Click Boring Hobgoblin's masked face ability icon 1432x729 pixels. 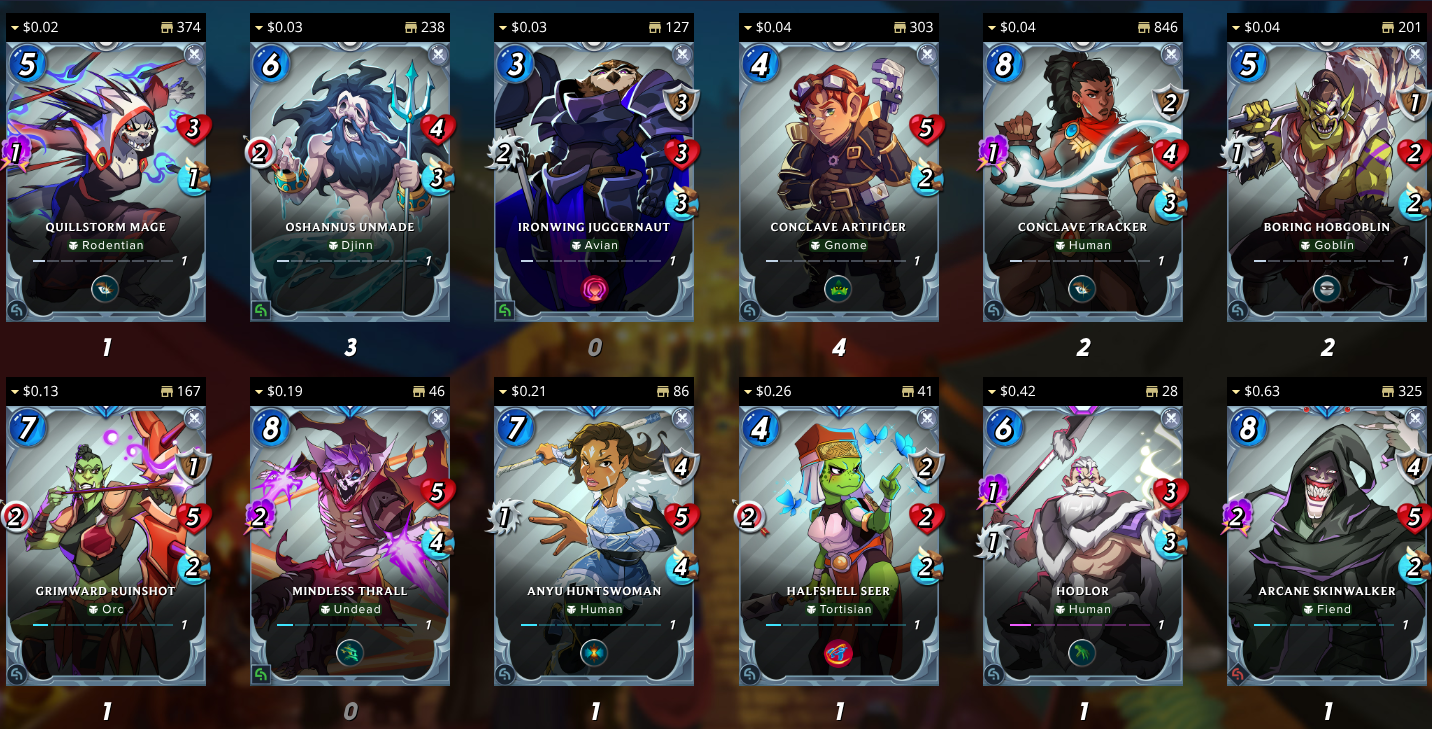(x=1326, y=290)
